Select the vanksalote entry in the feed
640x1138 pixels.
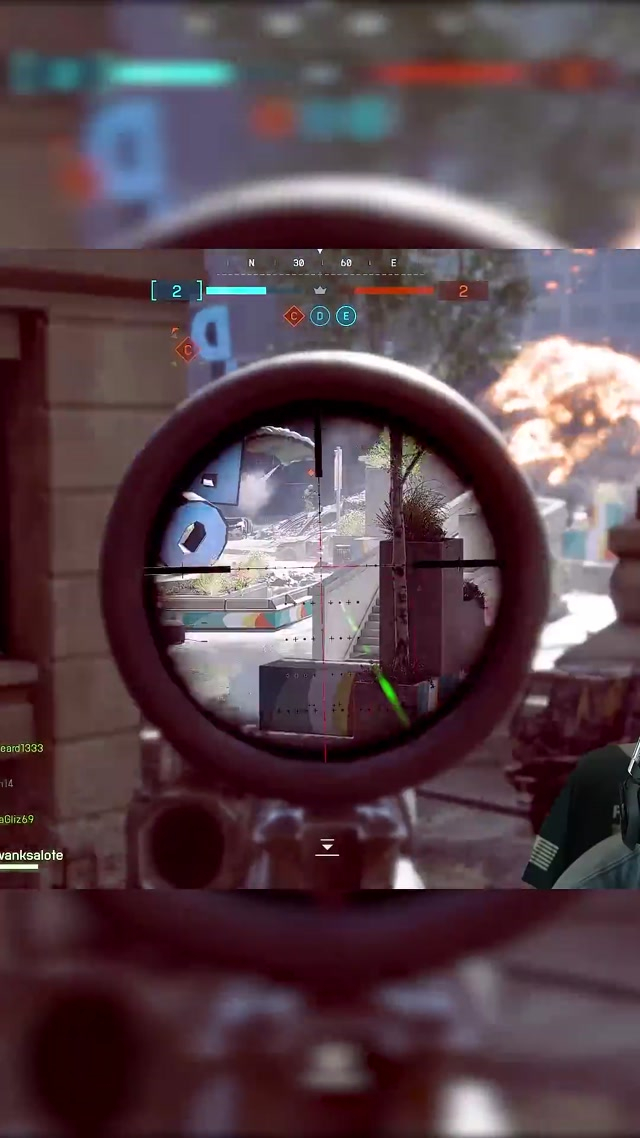click(32, 855)
